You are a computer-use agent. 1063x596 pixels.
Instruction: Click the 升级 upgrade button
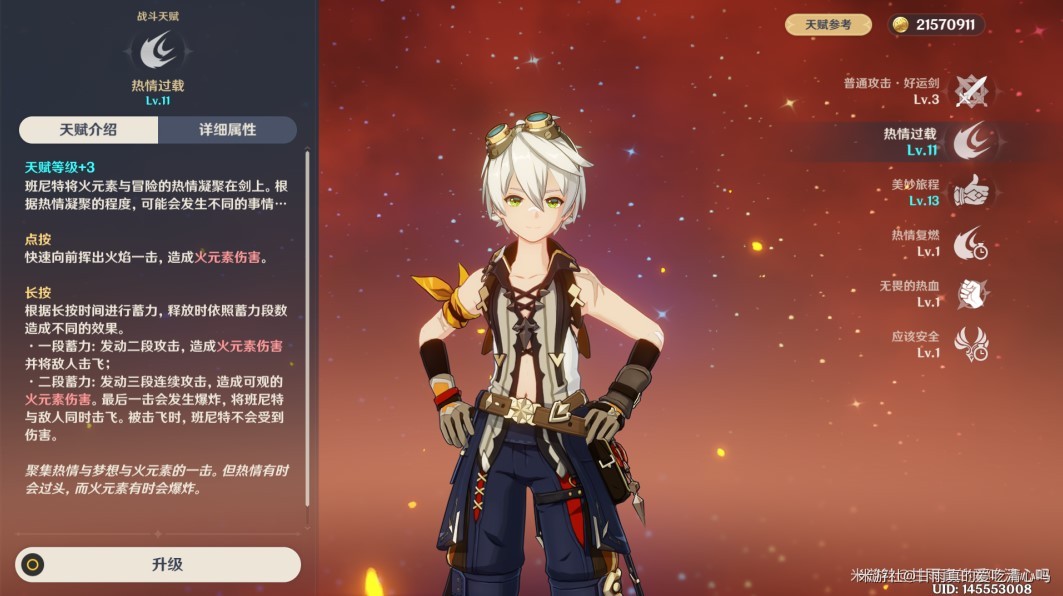158,564
